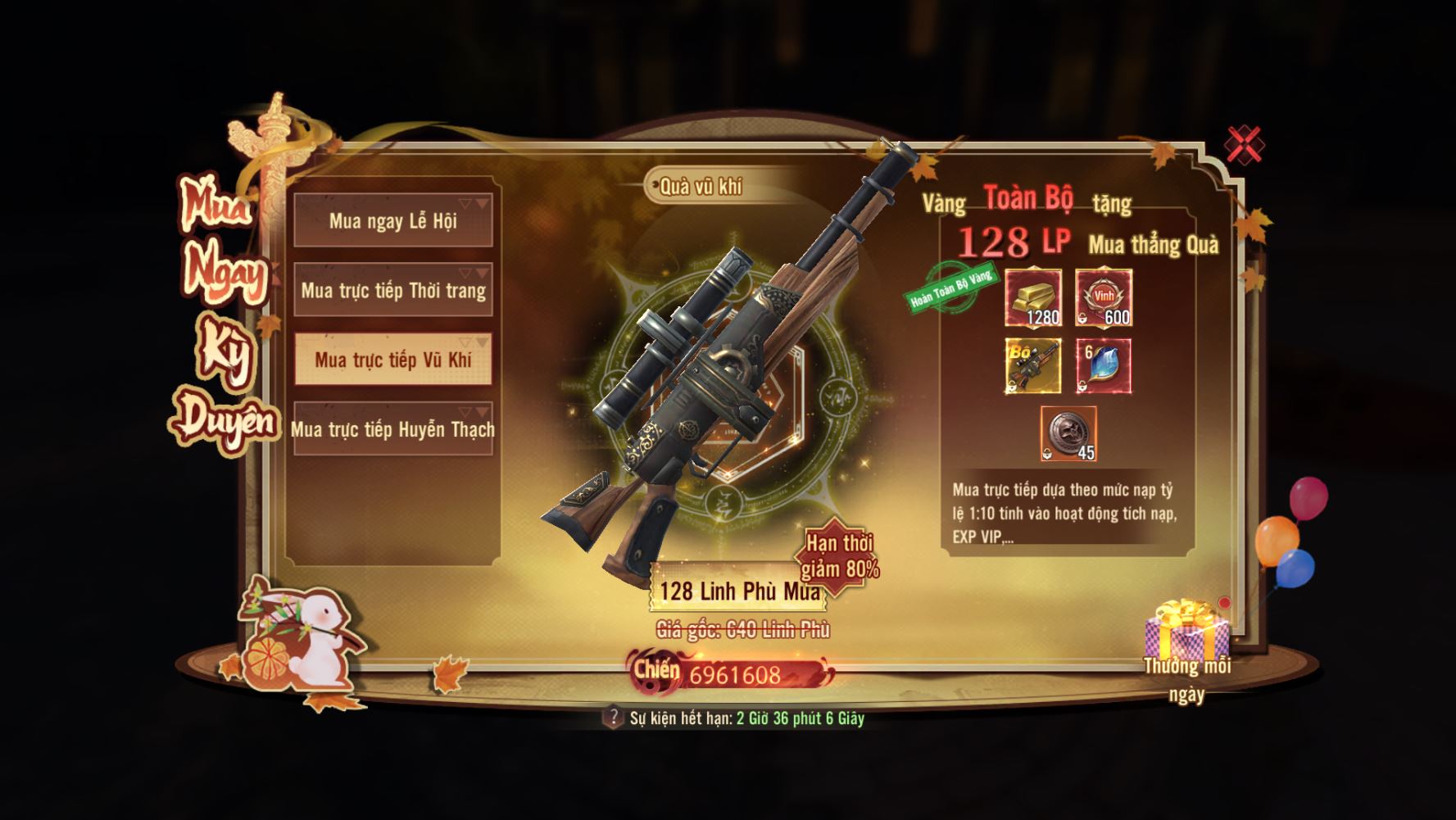Inspect the blue feather reward icon
1456x820 pixels.
point(1104,366)
